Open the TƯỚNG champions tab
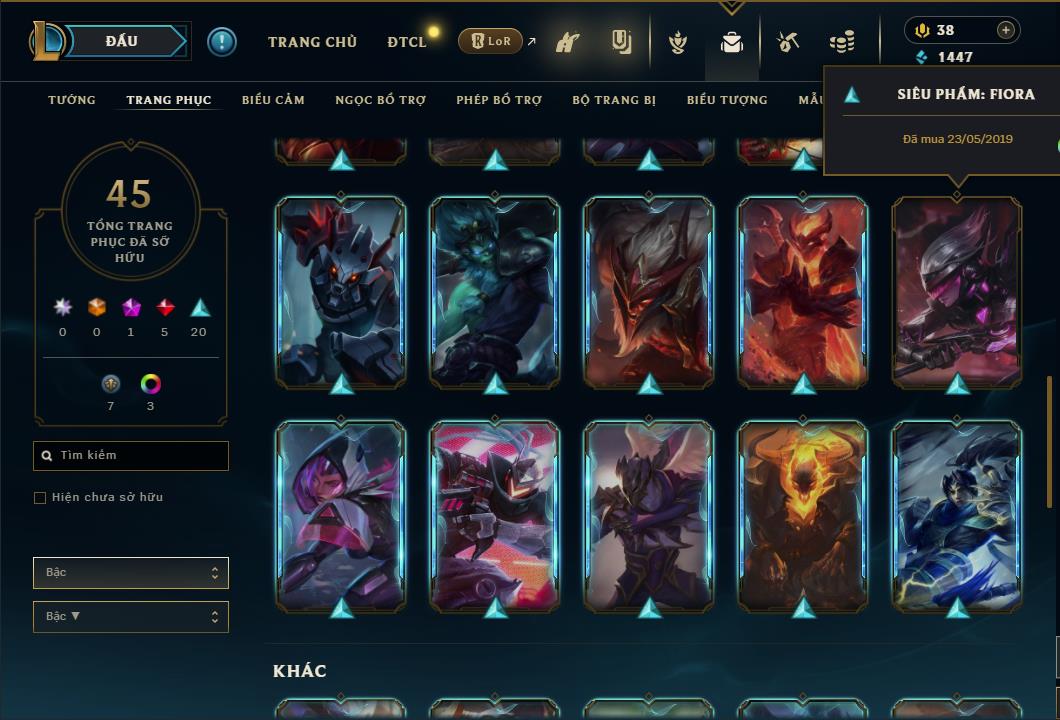Viewport: 1060px width, 720px height. [x=72, y=100]
